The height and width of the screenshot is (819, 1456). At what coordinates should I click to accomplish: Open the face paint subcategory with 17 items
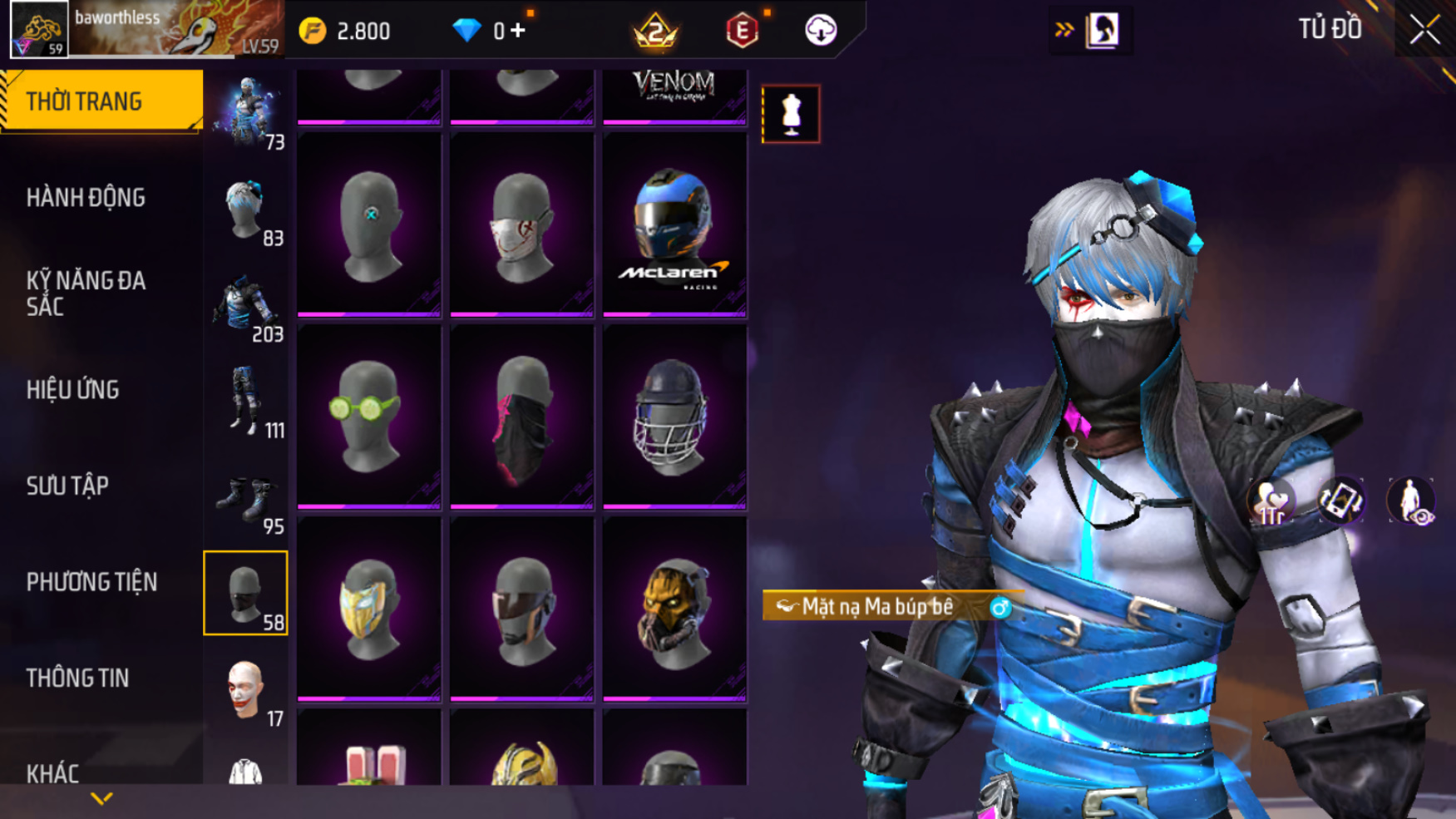pos(246,690)
